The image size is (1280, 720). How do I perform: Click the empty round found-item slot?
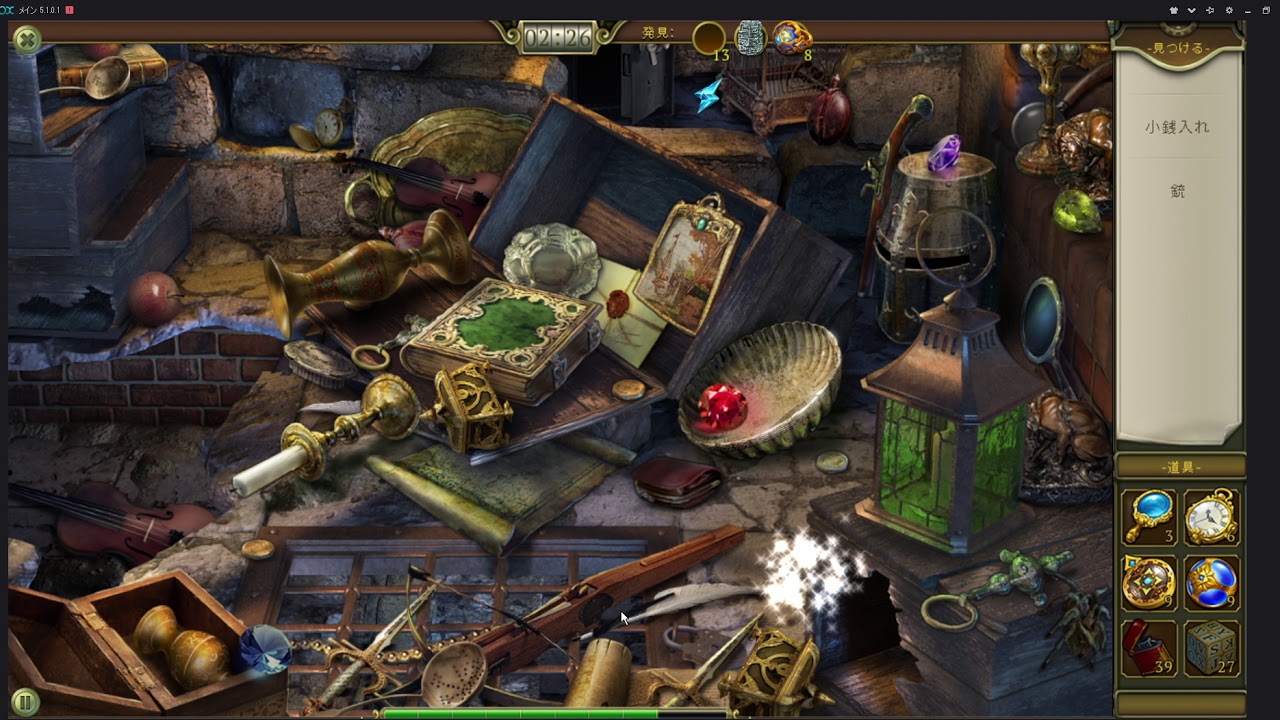point(709,38)
